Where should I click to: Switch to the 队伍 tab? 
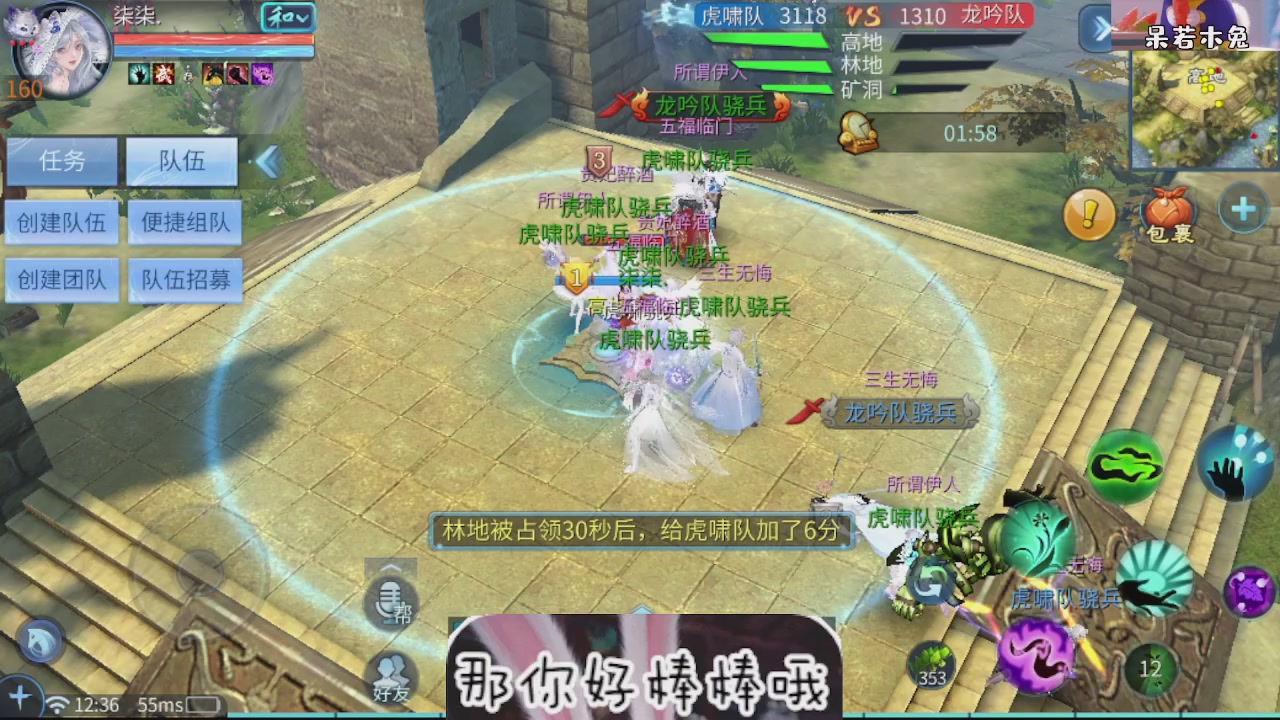tap(181, 161)
